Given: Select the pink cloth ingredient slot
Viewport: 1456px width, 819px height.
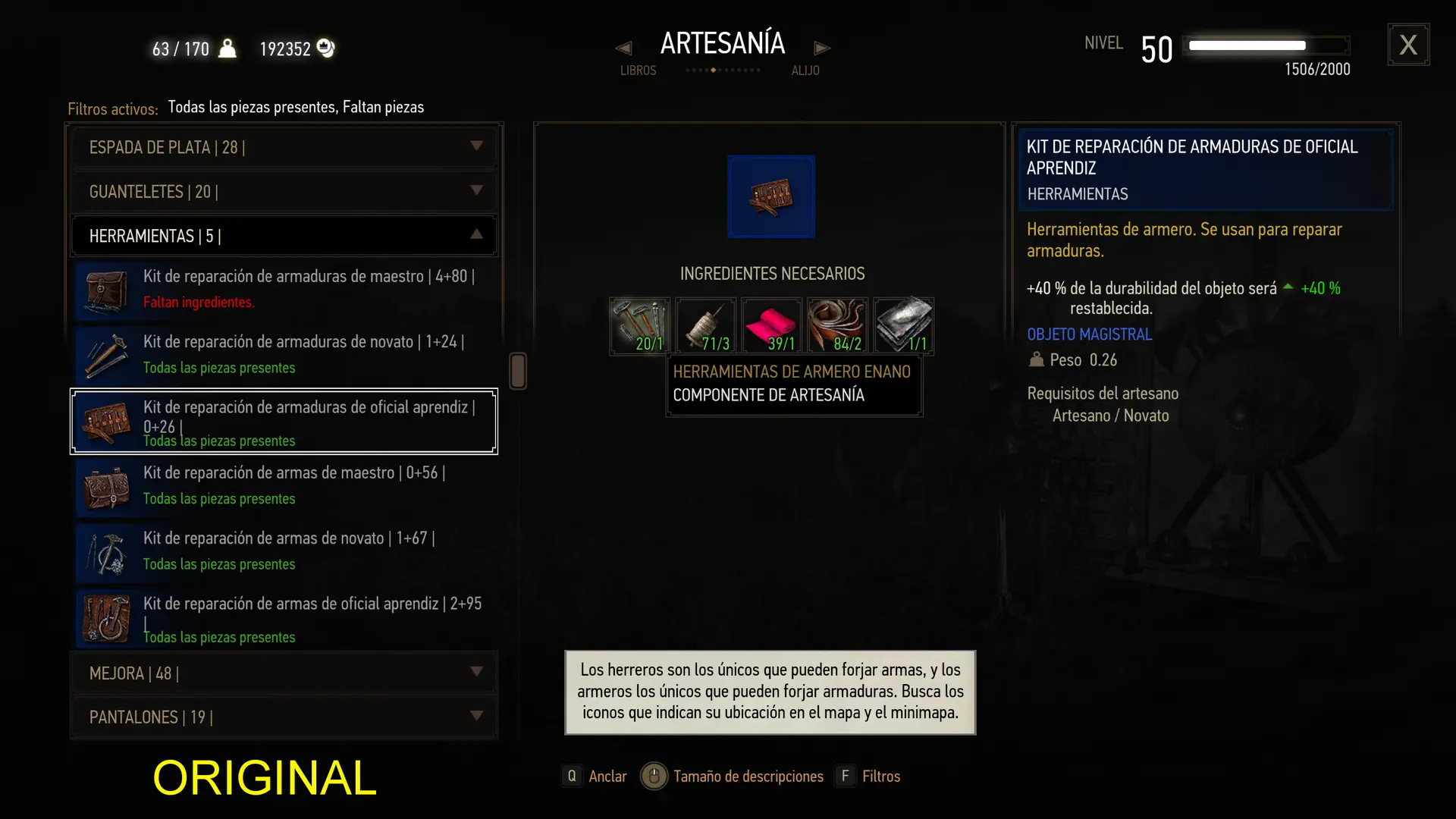Looking at the screenshot, I should coord(771,326).
